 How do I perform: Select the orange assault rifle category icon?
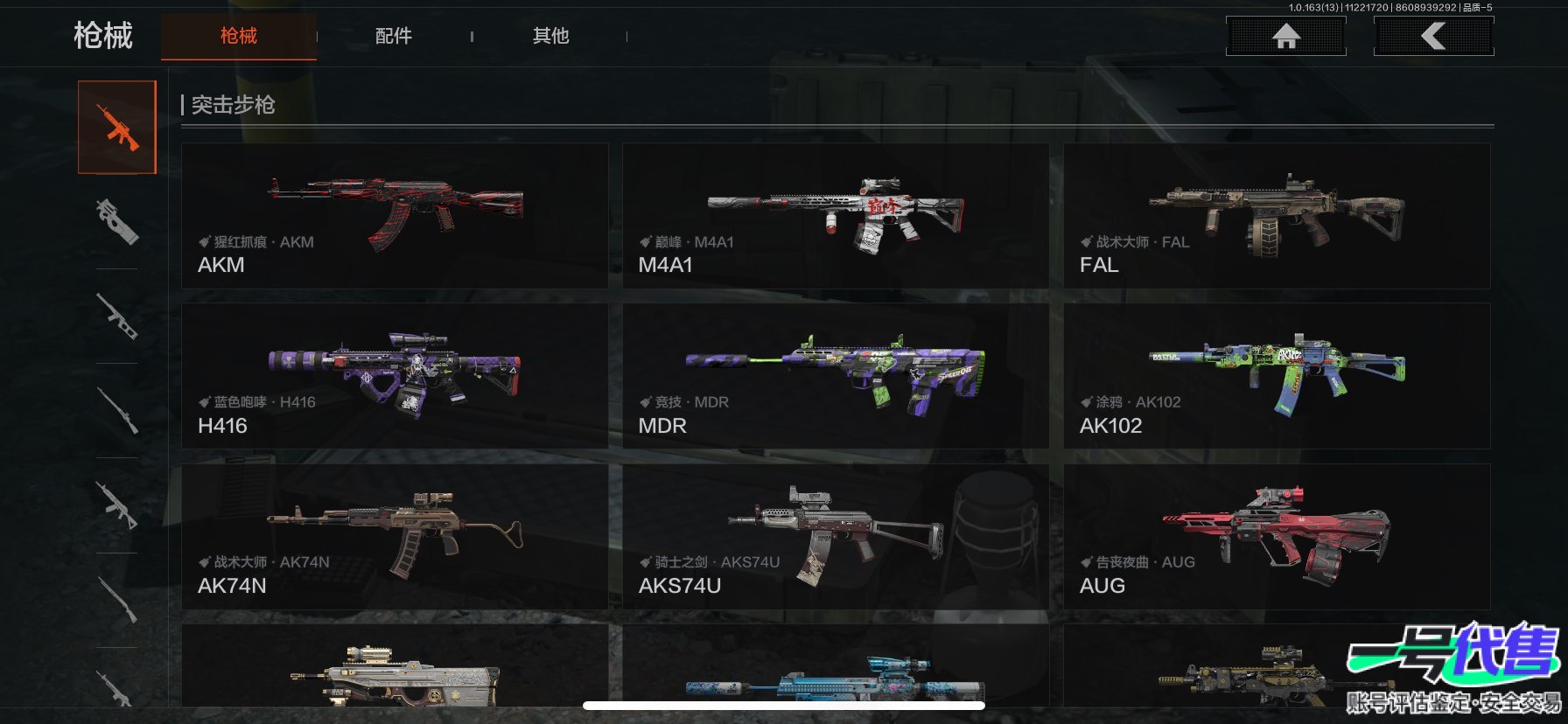pyautogui.click(x=117, y=128)
